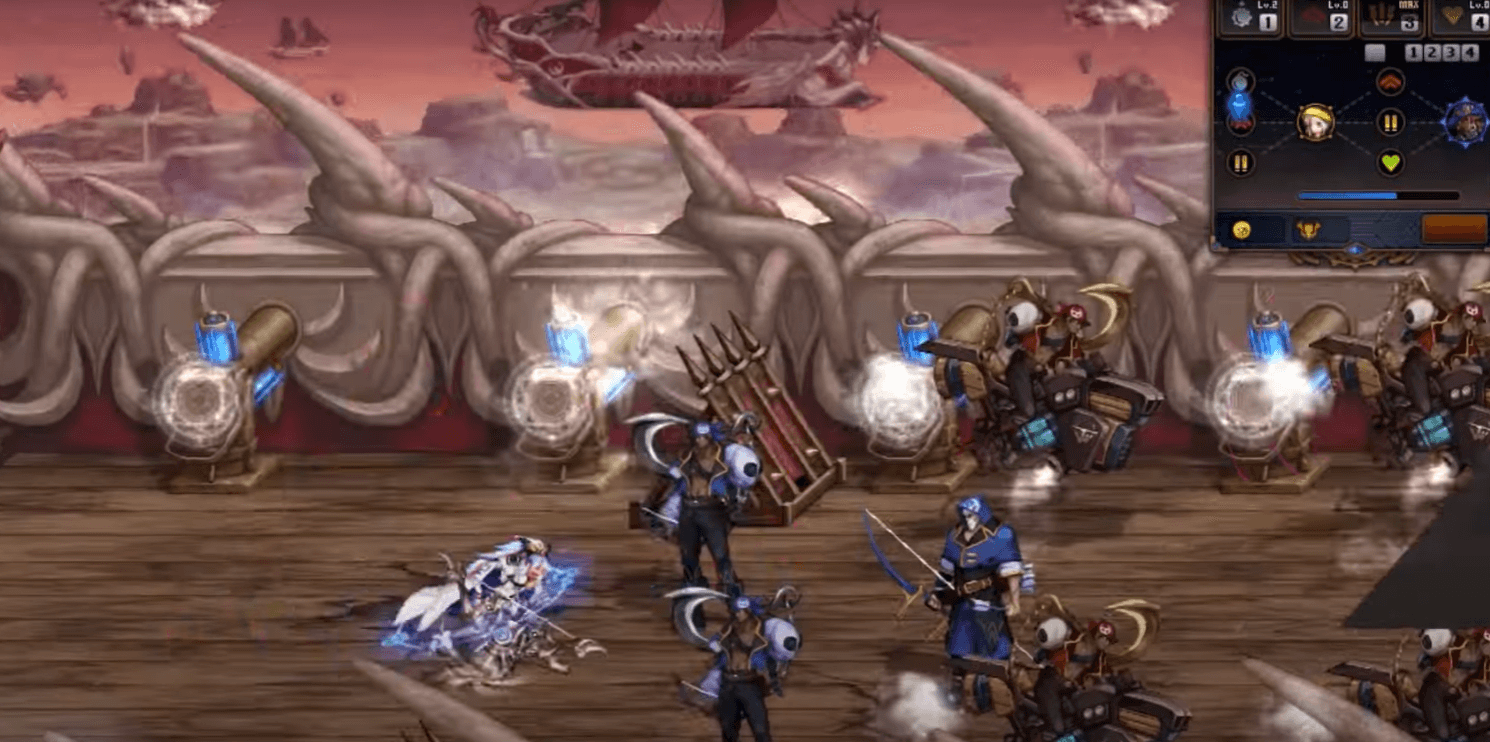Click the gold coin icon at panel bottom
This screenshot has width=1490, height=742.
coord(1240,230)
